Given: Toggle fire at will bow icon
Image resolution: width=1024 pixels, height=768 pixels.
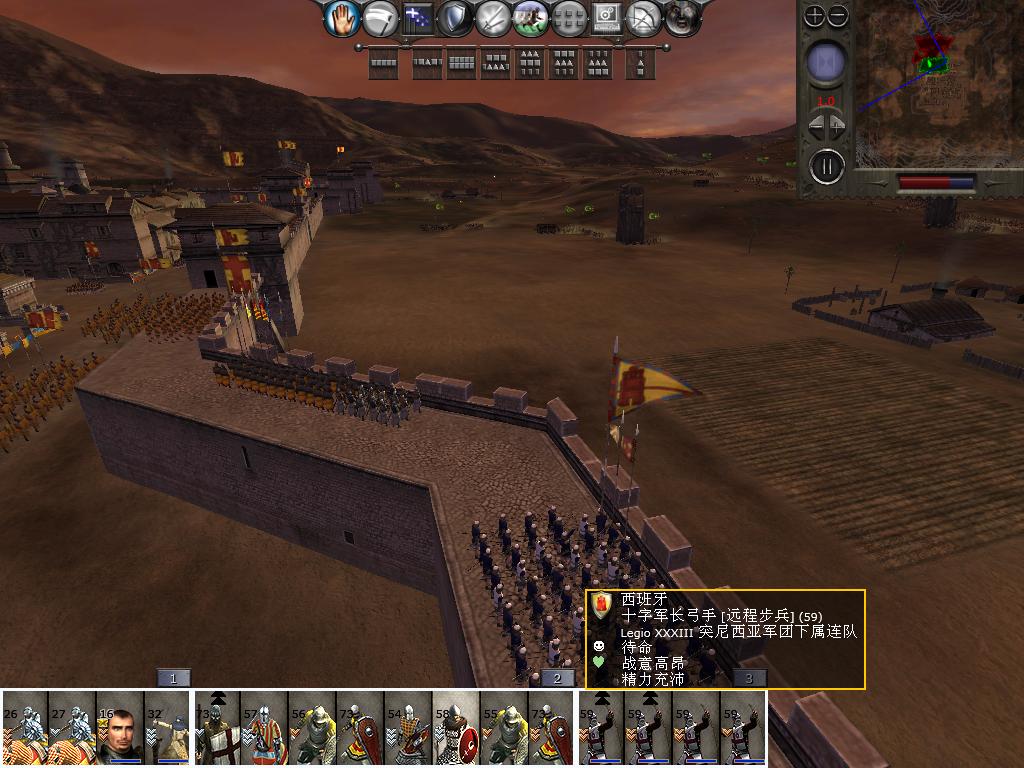Looking at the screenshot, I should [x=645, y=18].
